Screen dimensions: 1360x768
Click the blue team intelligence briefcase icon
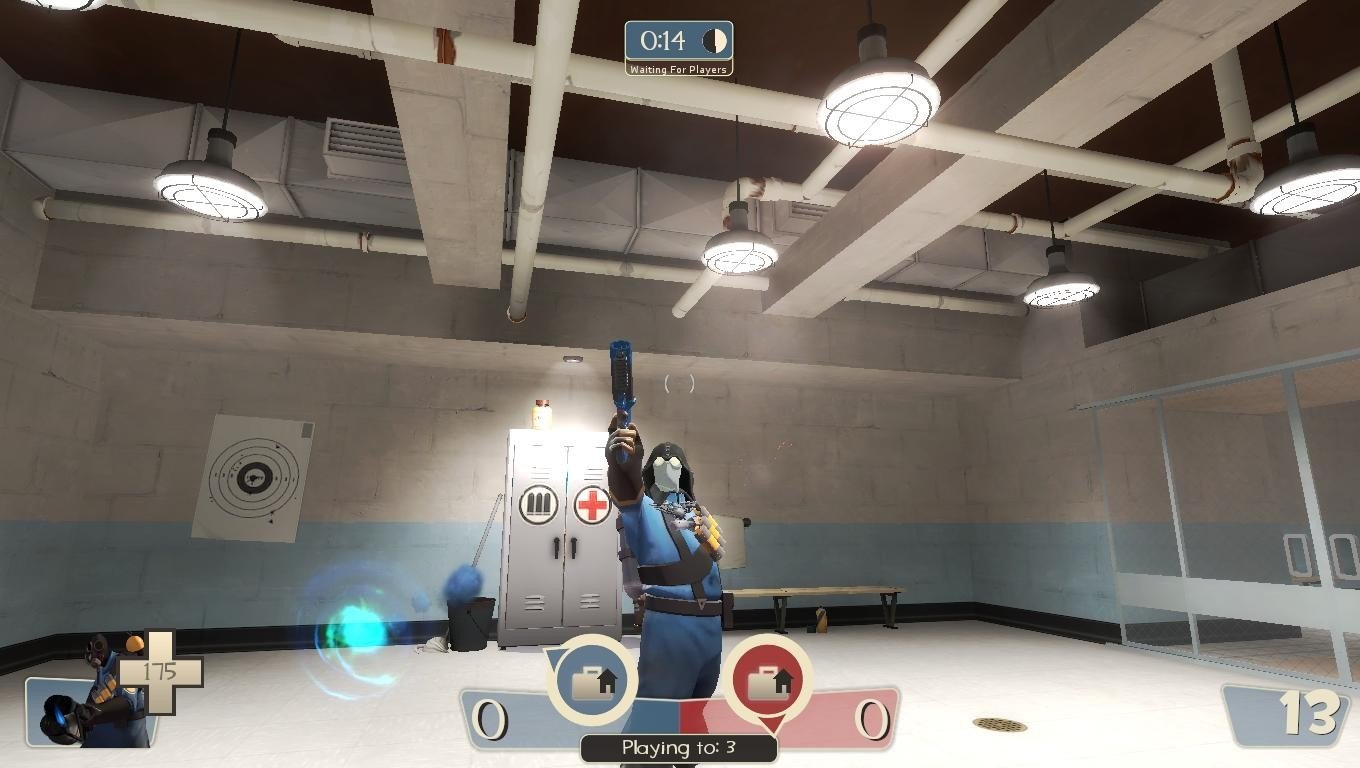point(592,681)
